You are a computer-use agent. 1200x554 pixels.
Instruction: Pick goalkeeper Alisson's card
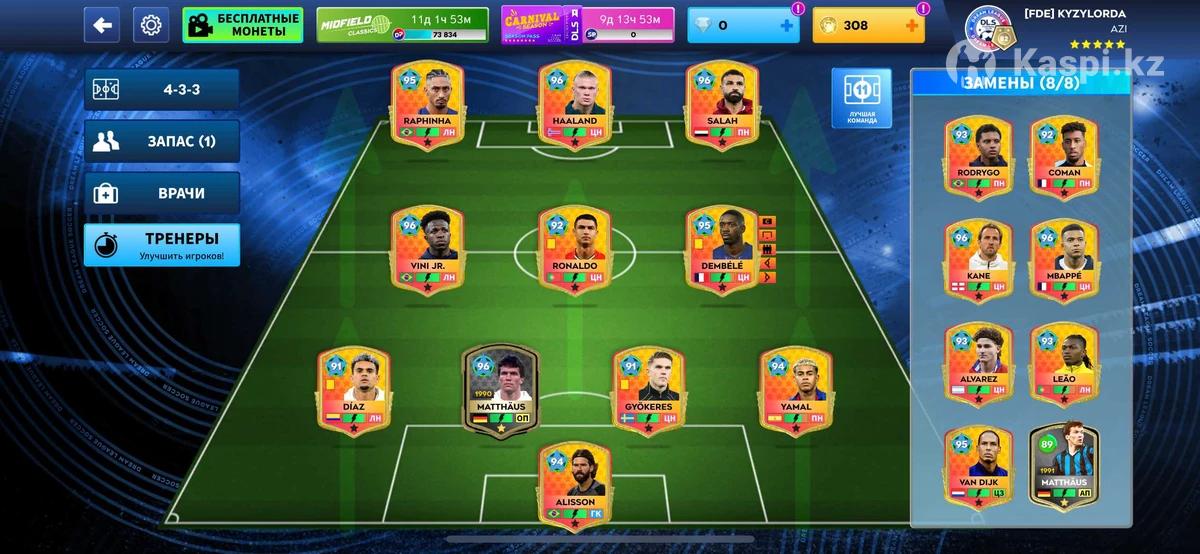coord(575,487)
